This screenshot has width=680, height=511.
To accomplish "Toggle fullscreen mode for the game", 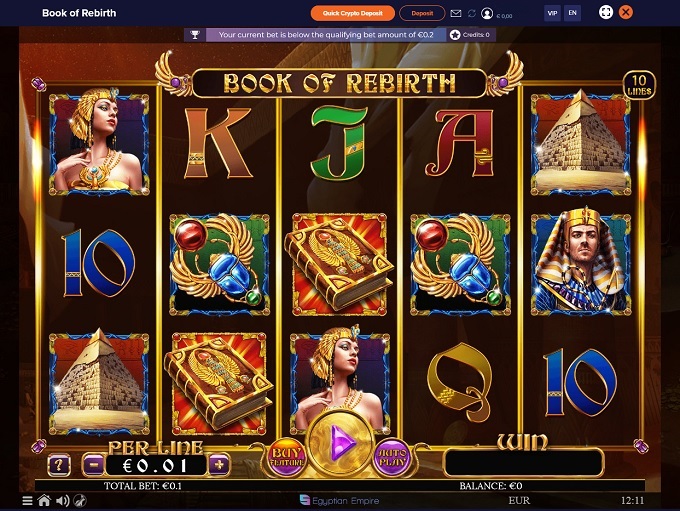I will click(x=605, y=13).
